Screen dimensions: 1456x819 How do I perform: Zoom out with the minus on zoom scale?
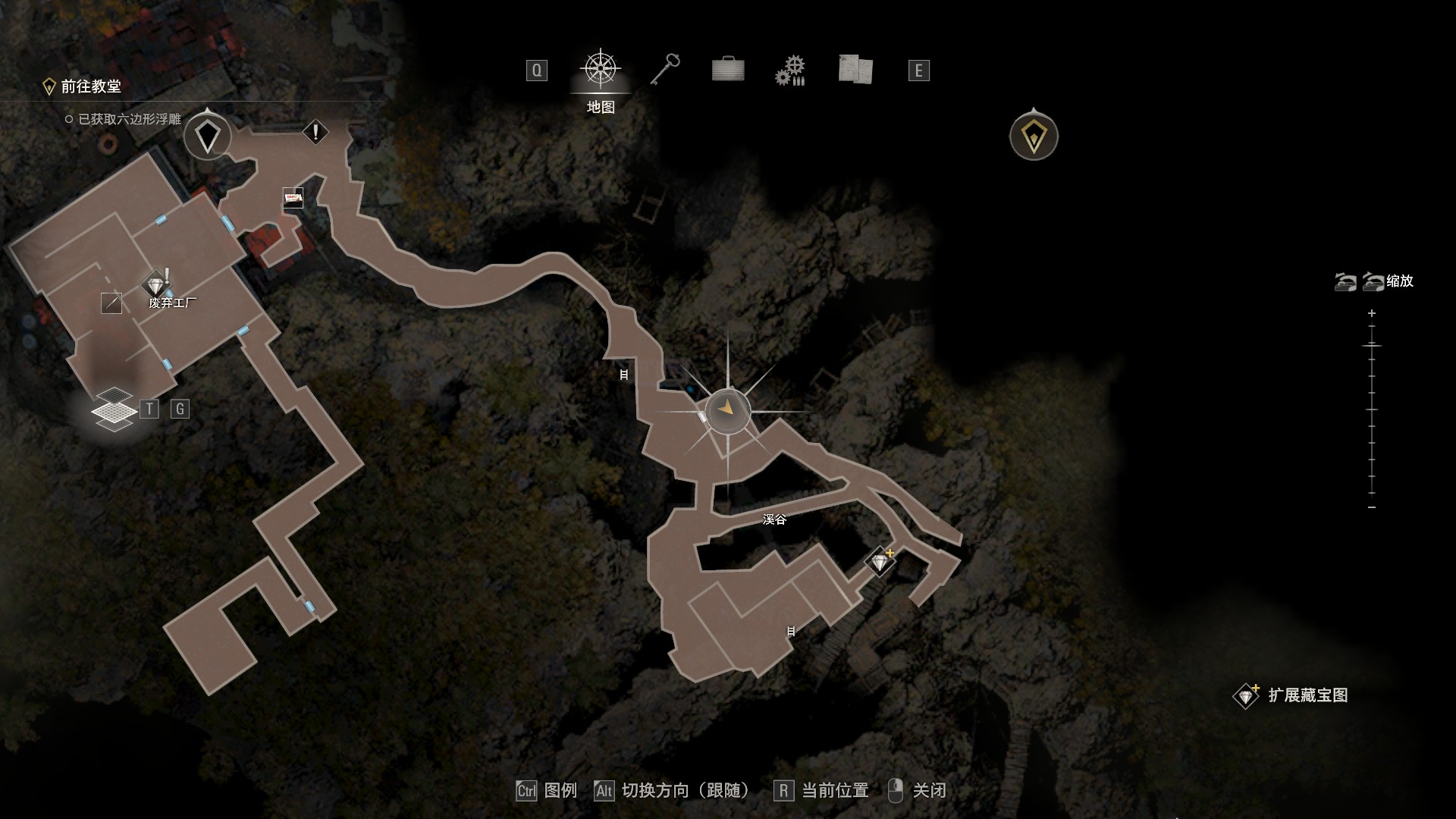coord(1372,507)
